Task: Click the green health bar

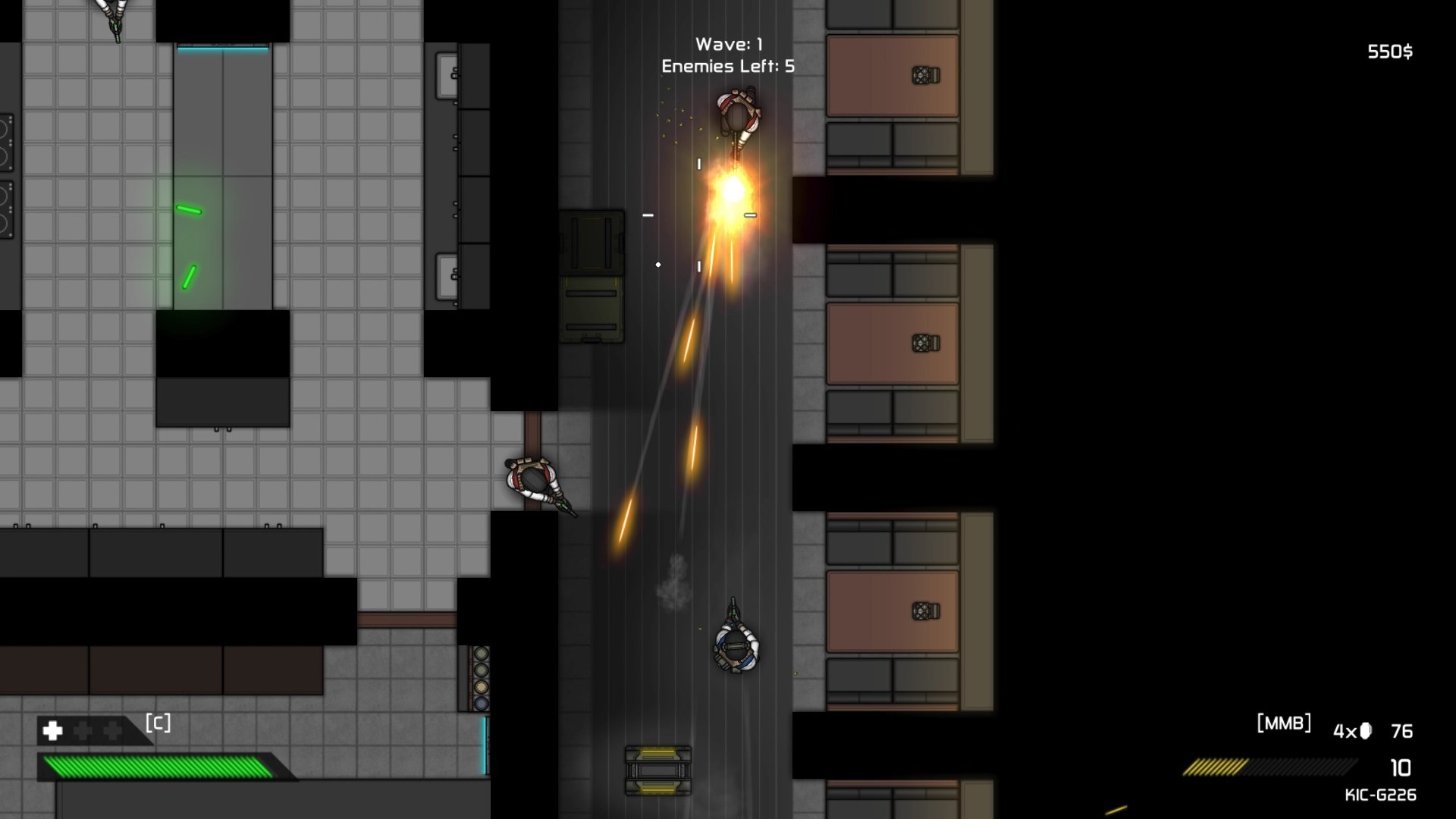Action: pos(152,767)
